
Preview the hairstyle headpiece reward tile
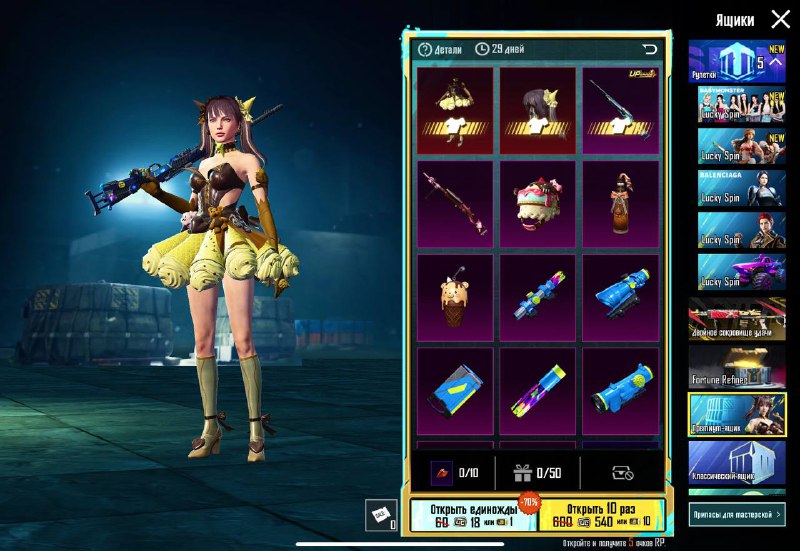pos(538,110)
